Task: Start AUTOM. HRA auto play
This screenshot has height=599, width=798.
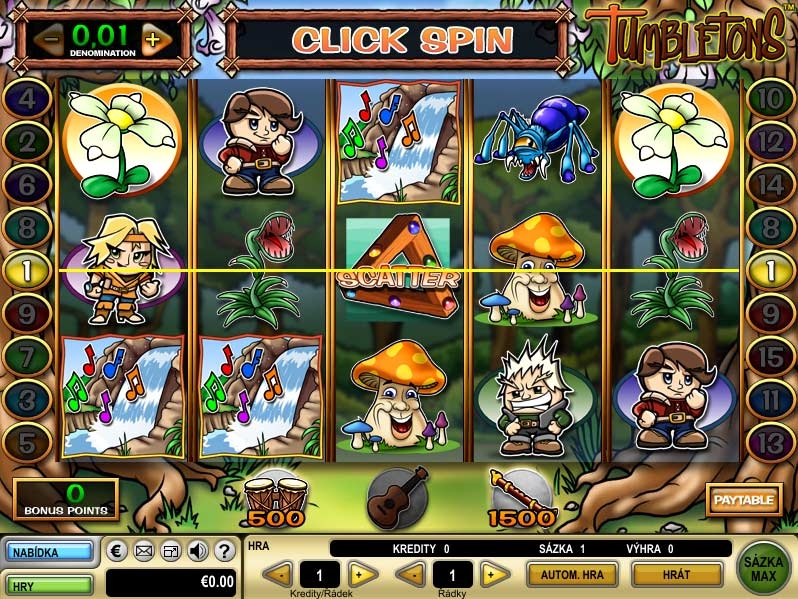Action: click(x=572, y=575)
